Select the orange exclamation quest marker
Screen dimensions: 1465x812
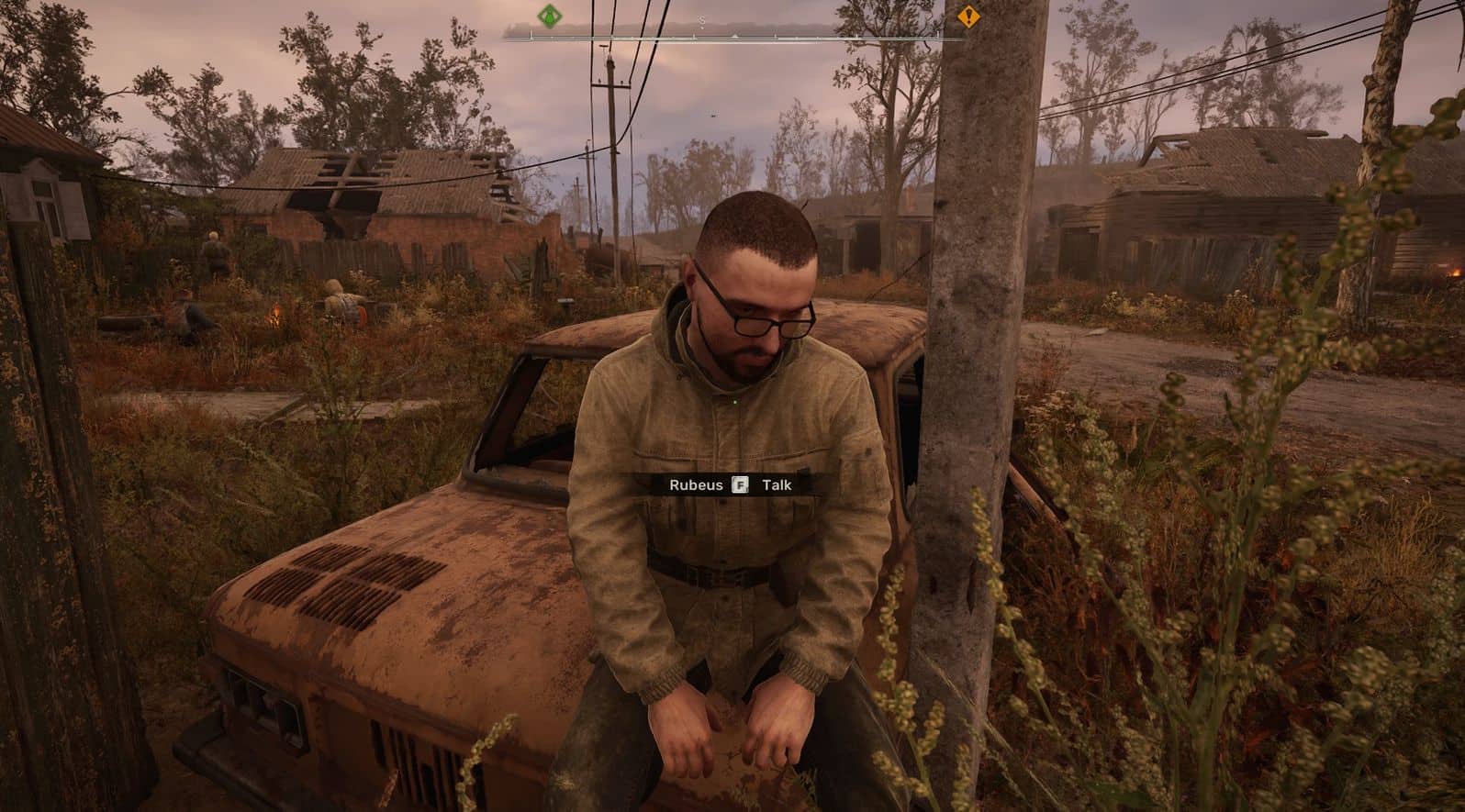tap(968, 16)
